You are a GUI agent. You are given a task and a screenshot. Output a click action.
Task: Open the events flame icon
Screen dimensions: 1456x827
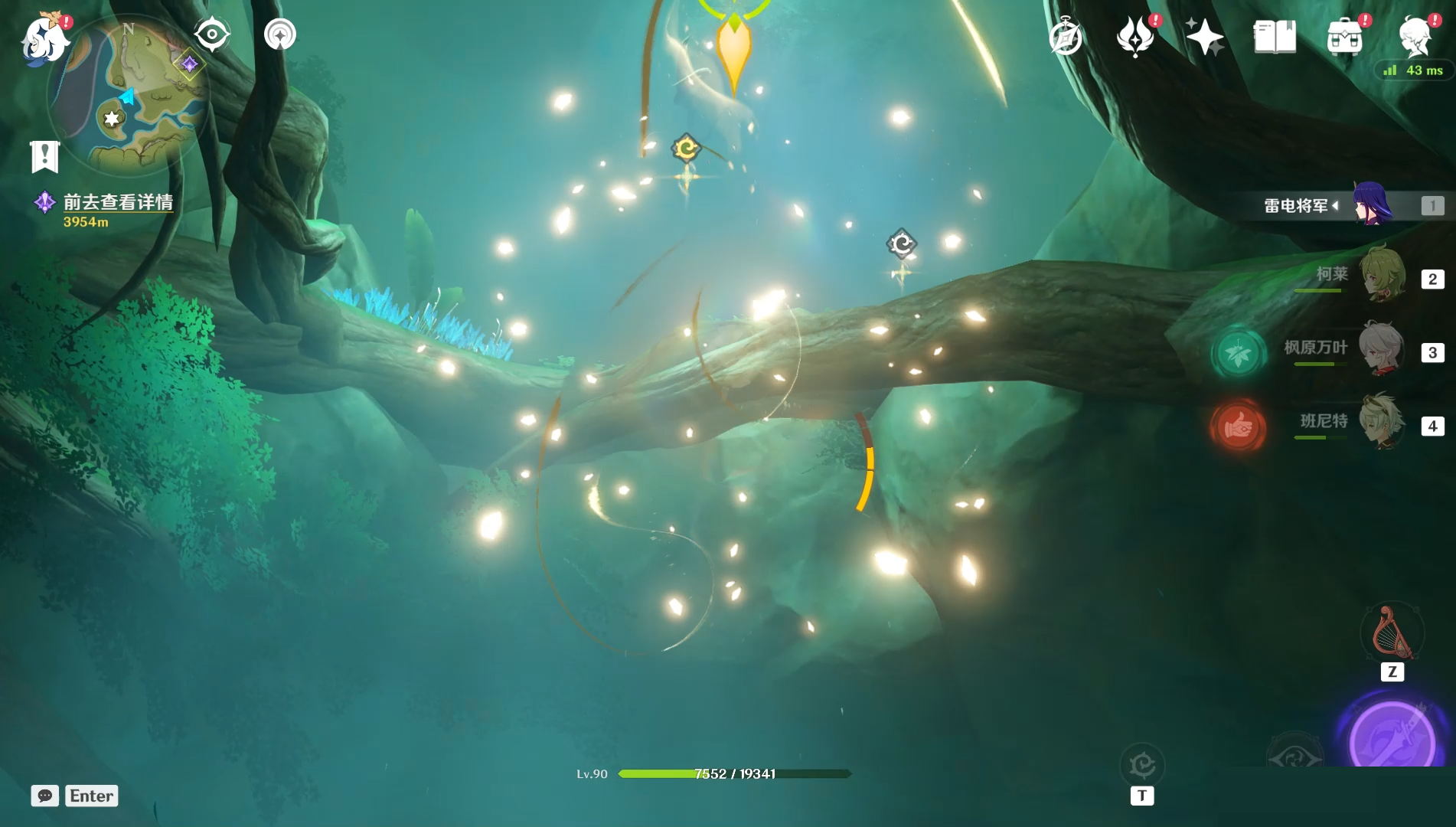tap(1135, 38)
